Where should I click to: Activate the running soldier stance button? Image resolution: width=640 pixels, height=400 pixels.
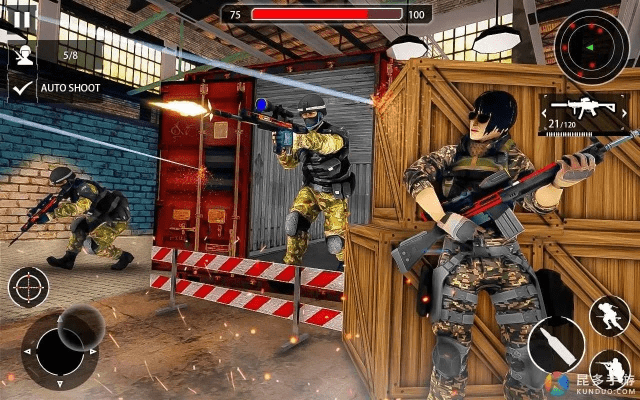[609, 316]
